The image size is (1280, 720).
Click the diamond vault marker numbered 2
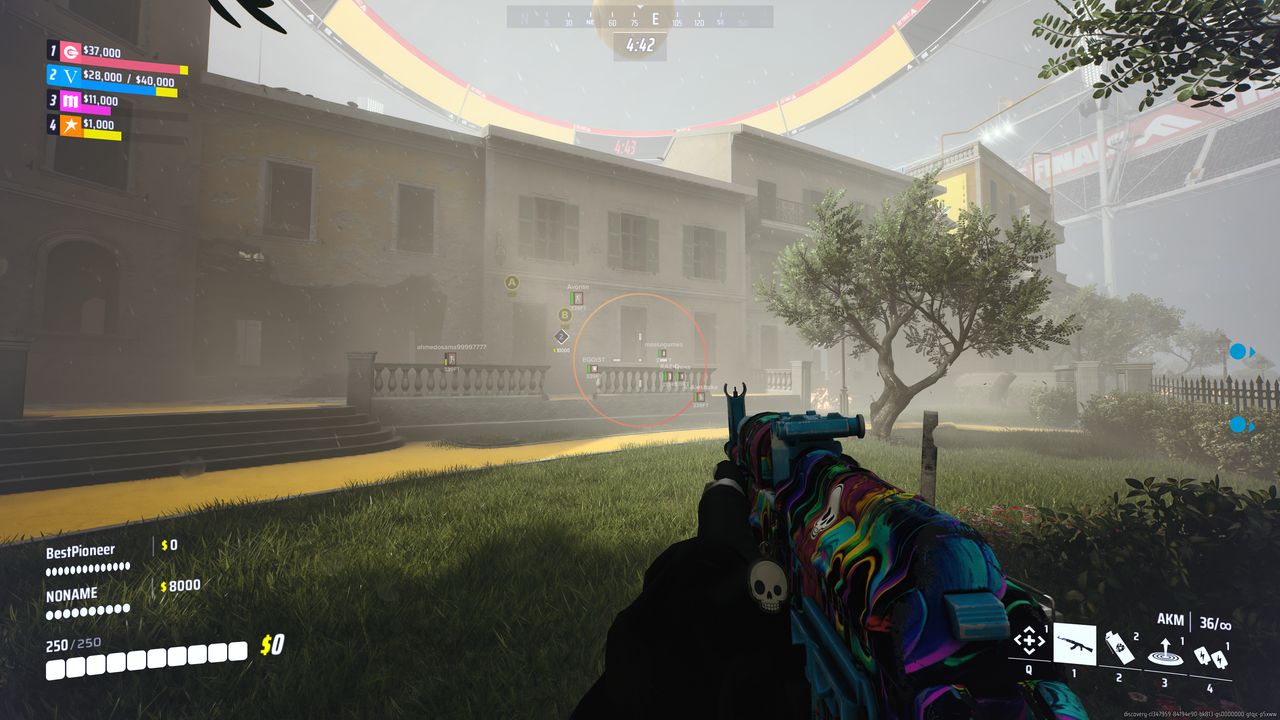tap(562, 337)
